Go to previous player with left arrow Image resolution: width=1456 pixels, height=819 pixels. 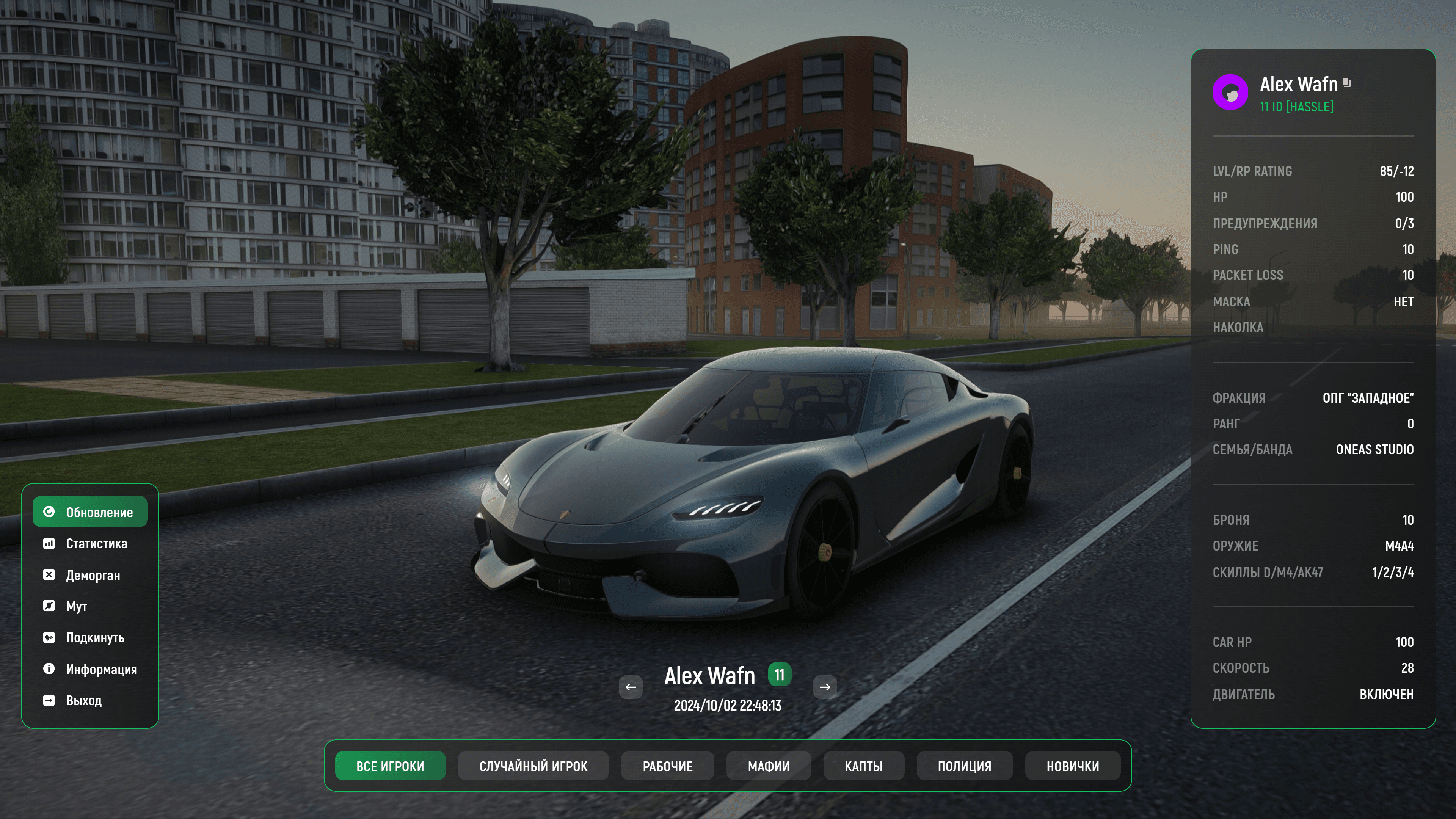631,687
